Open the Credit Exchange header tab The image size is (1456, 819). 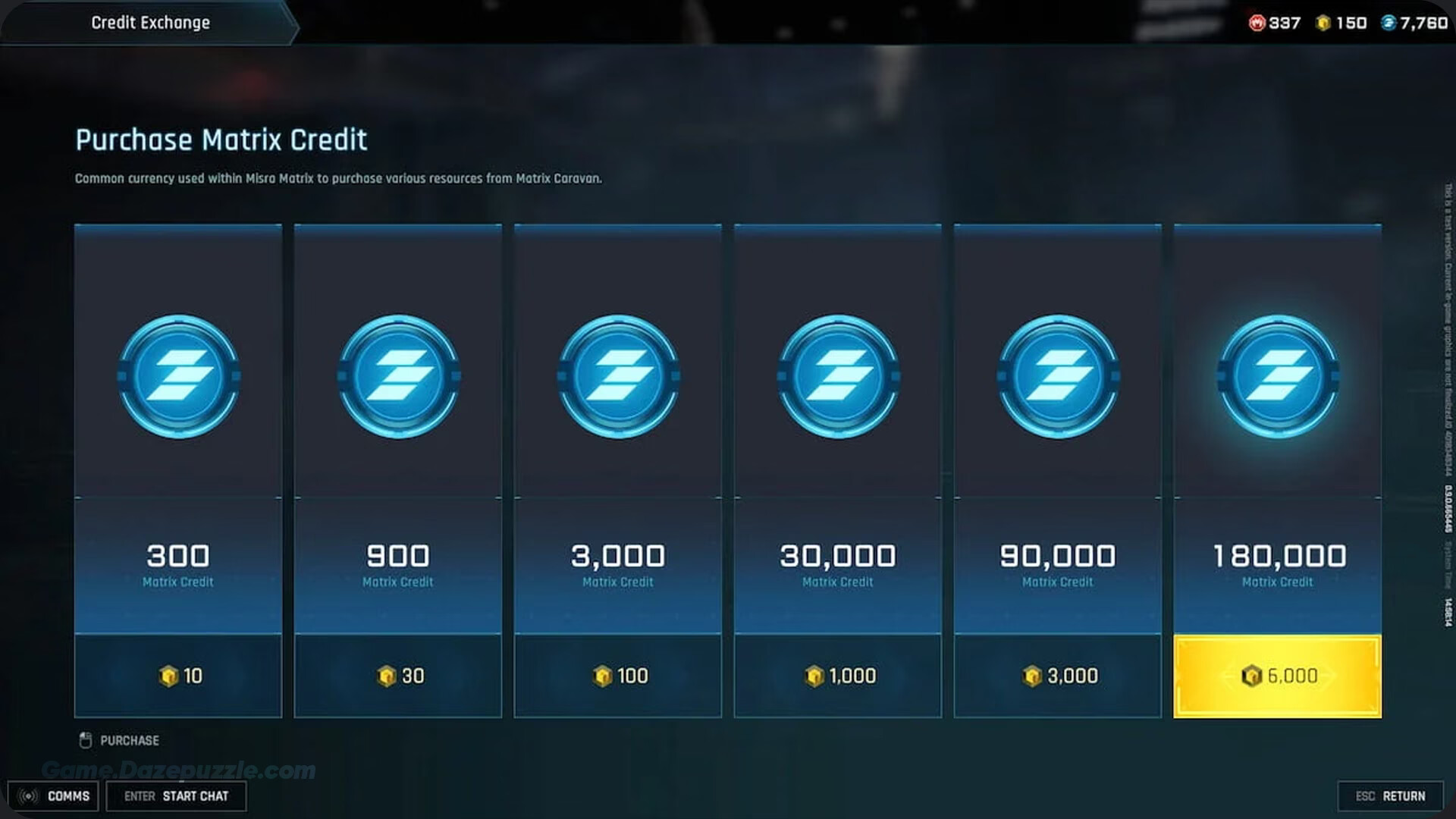(x=150, y=22)
